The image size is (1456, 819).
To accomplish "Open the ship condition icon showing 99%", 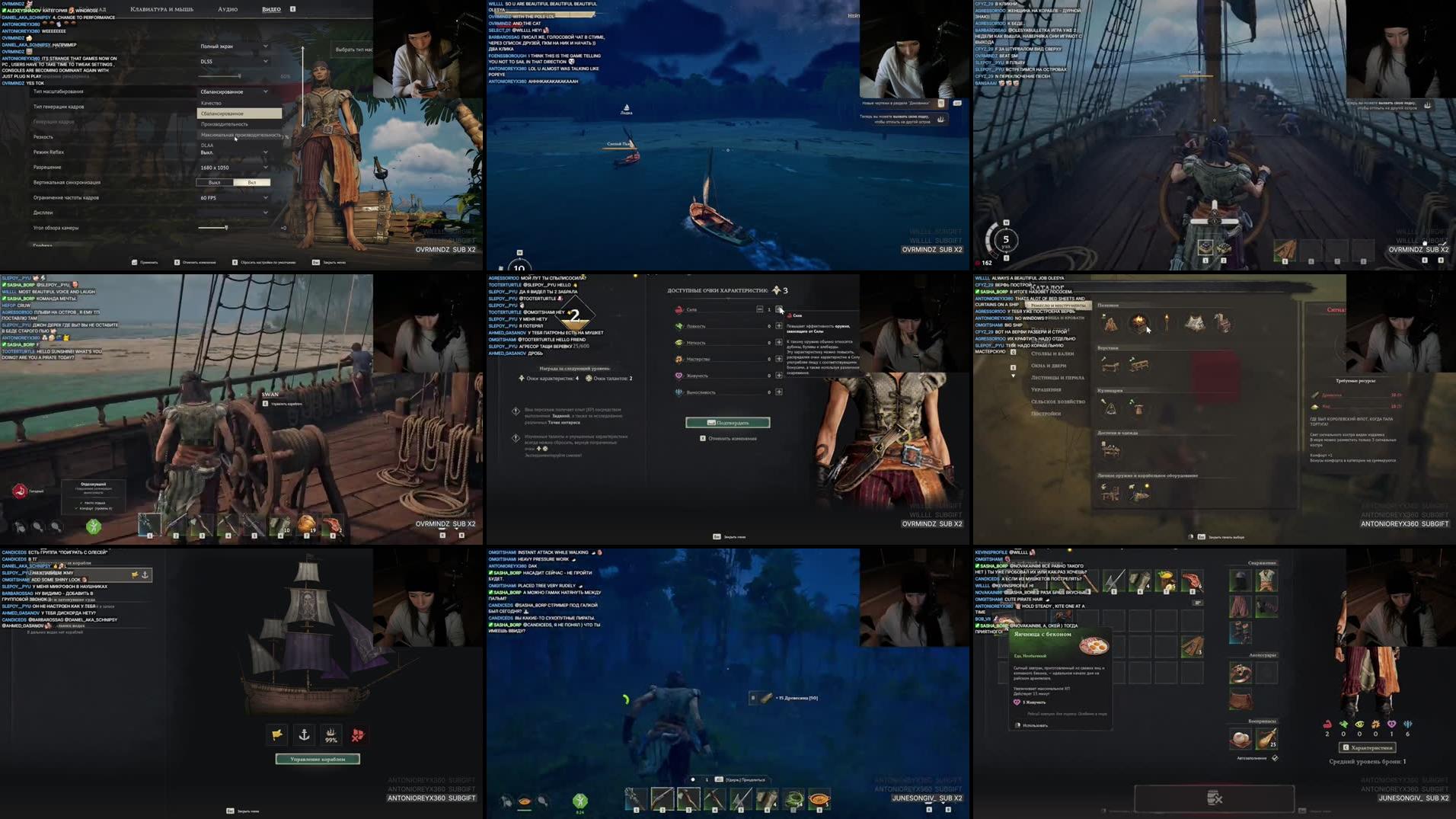I will 331,735.
